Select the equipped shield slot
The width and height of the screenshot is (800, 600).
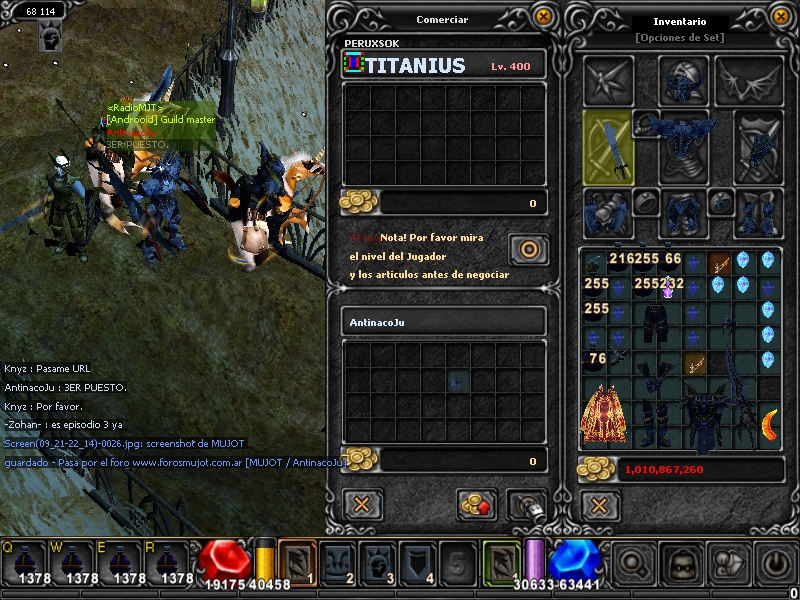(x=757, y=147)
